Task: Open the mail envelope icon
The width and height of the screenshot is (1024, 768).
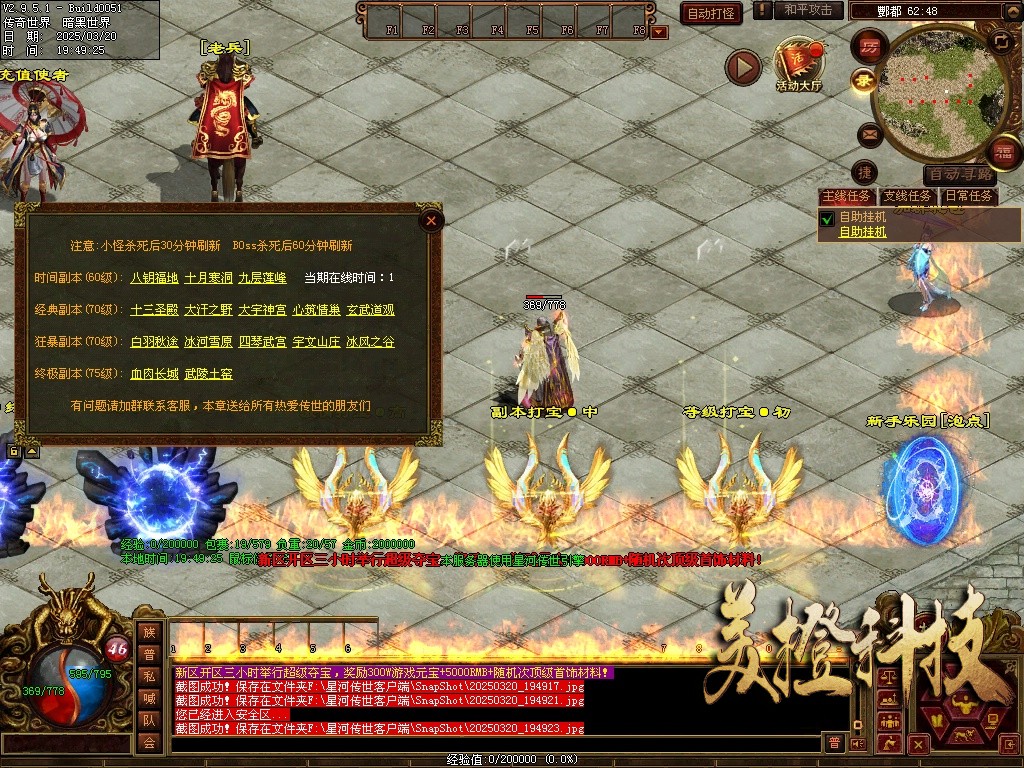Action: [x=868, y=133]
